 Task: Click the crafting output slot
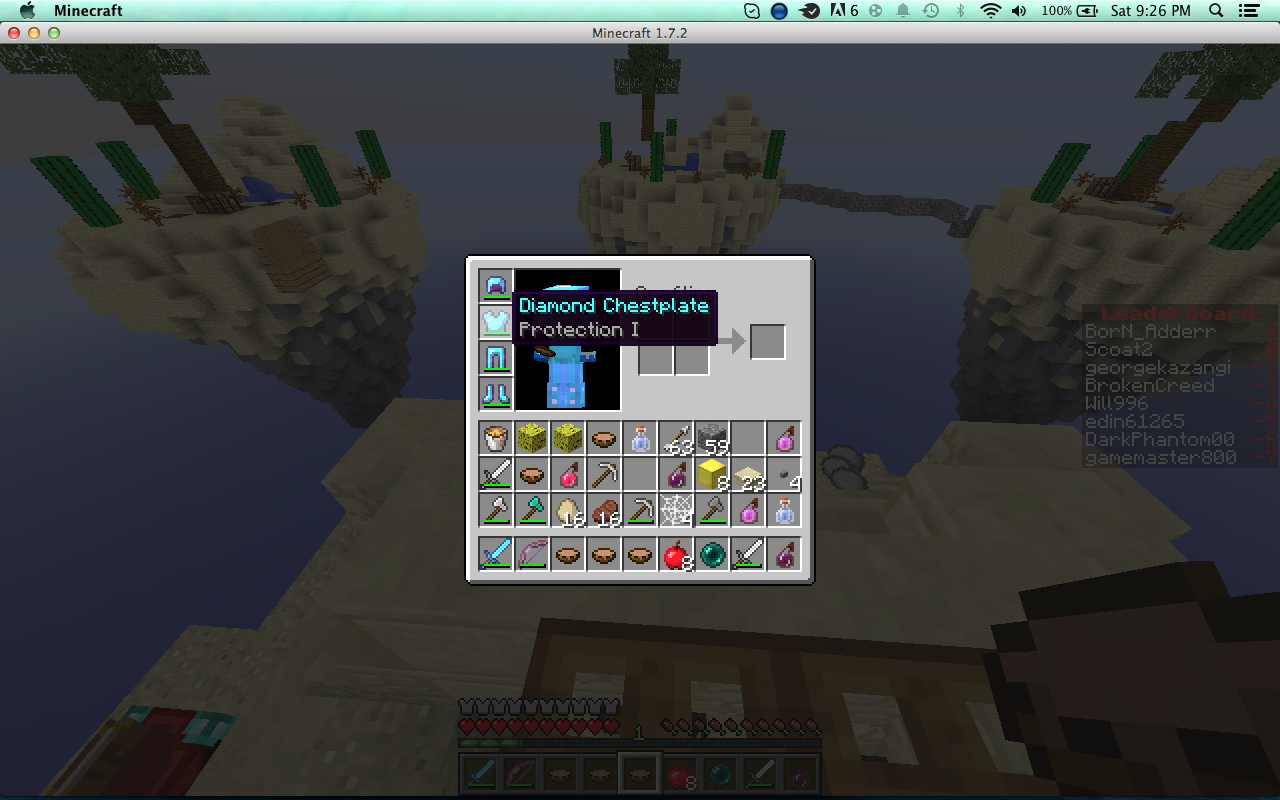coord(768,342)
